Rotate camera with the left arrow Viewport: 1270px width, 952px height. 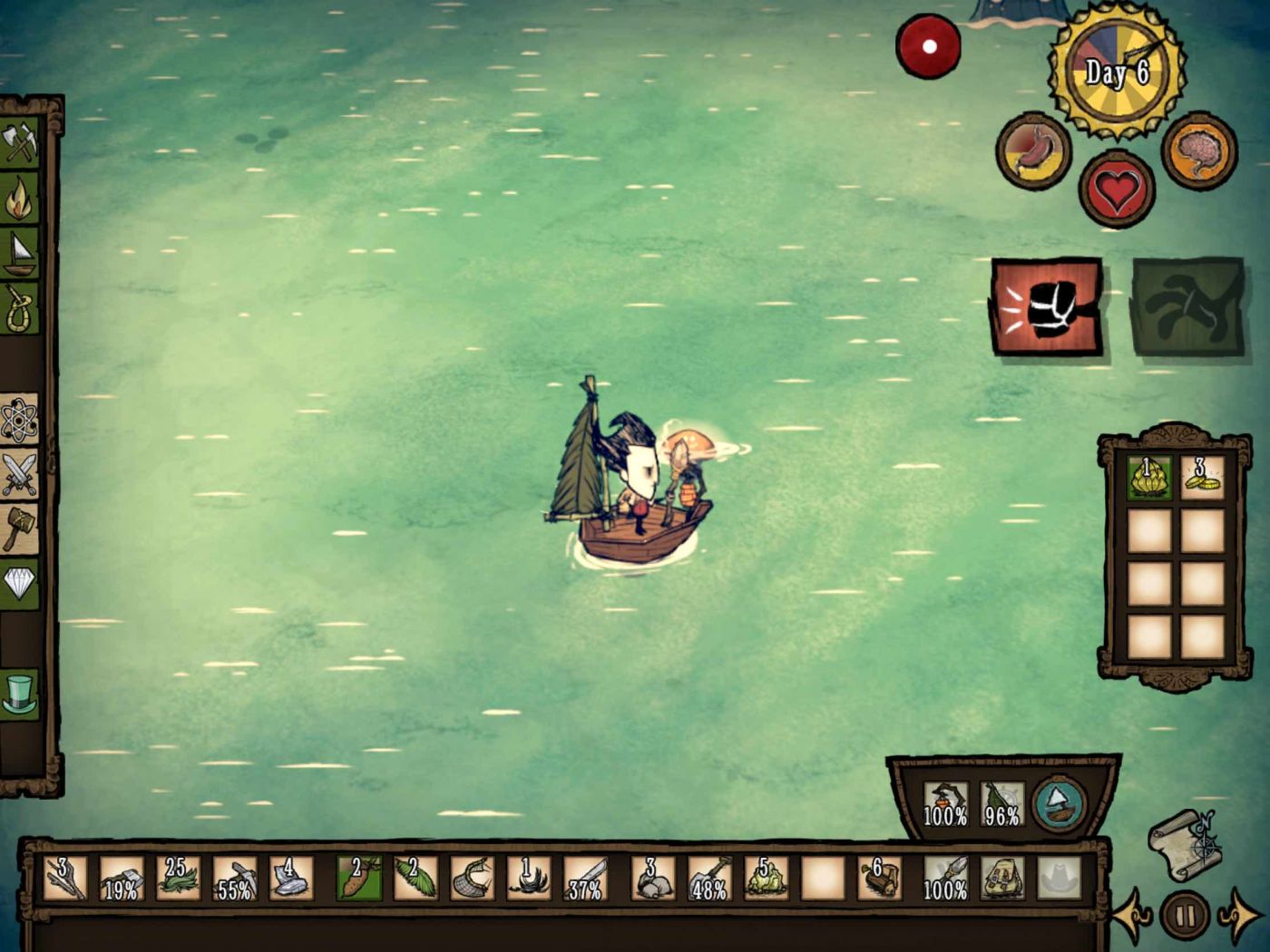point(1134,916)
